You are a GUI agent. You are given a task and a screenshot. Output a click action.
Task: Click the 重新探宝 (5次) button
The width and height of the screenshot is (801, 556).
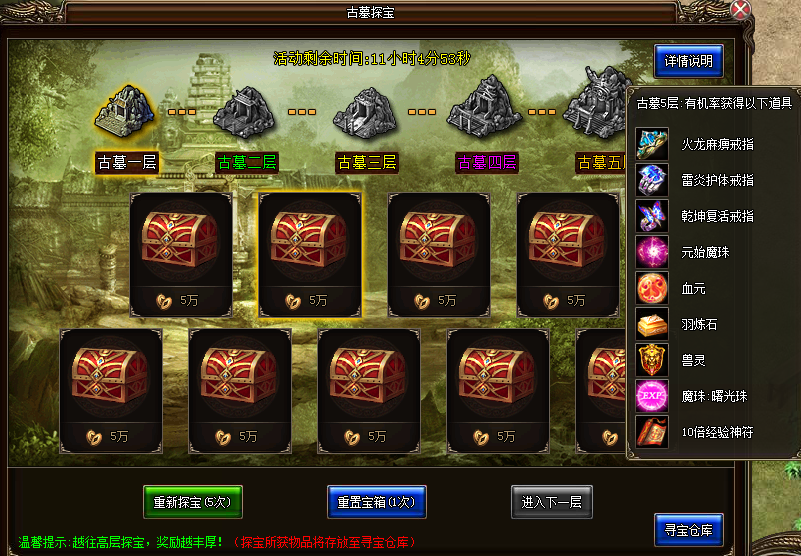tap(192, 501)
